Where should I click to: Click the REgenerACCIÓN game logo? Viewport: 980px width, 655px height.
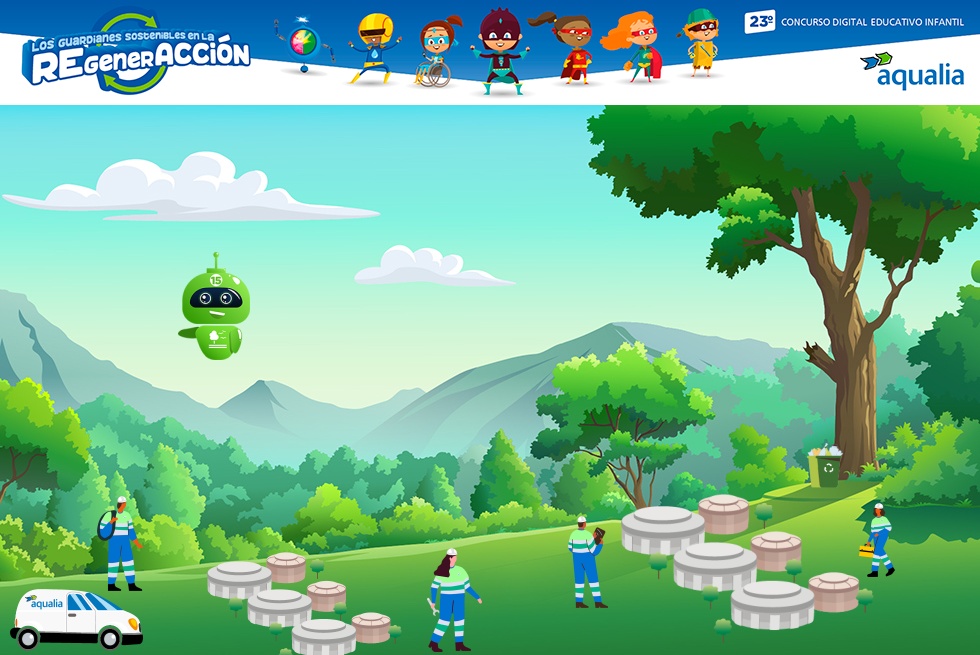point(137,54)
